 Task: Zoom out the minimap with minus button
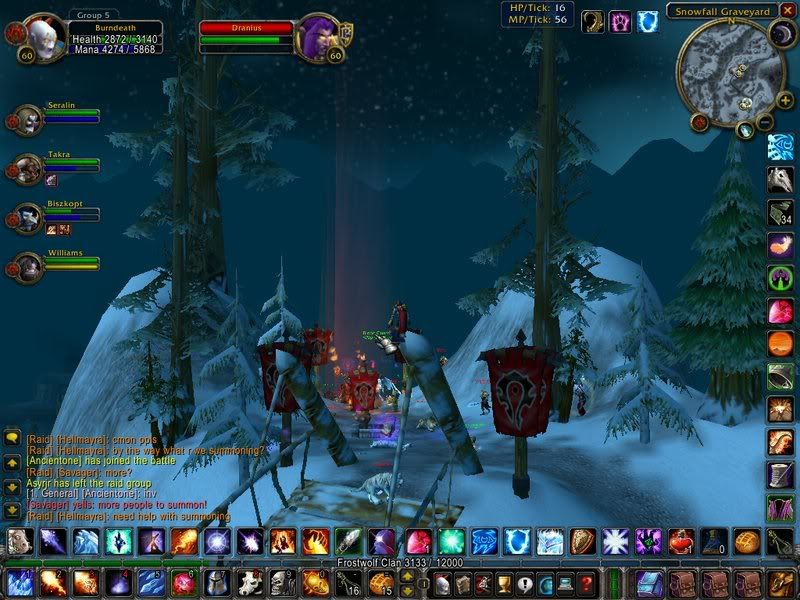click(765, 122)
